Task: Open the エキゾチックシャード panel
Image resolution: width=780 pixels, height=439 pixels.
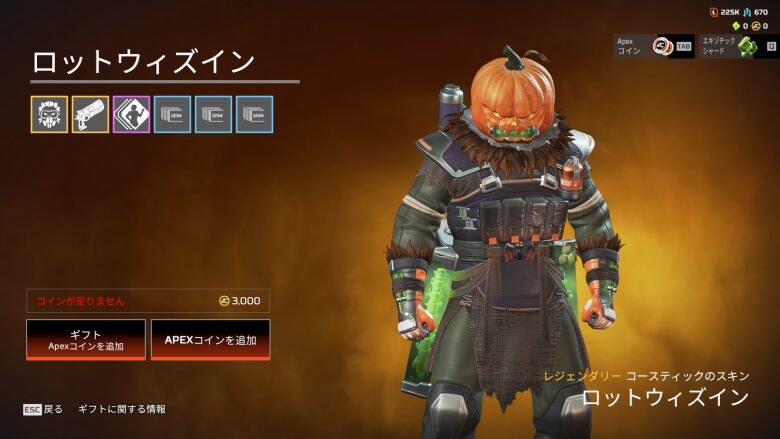Action: pyautogui.click(x=737, y=46)
